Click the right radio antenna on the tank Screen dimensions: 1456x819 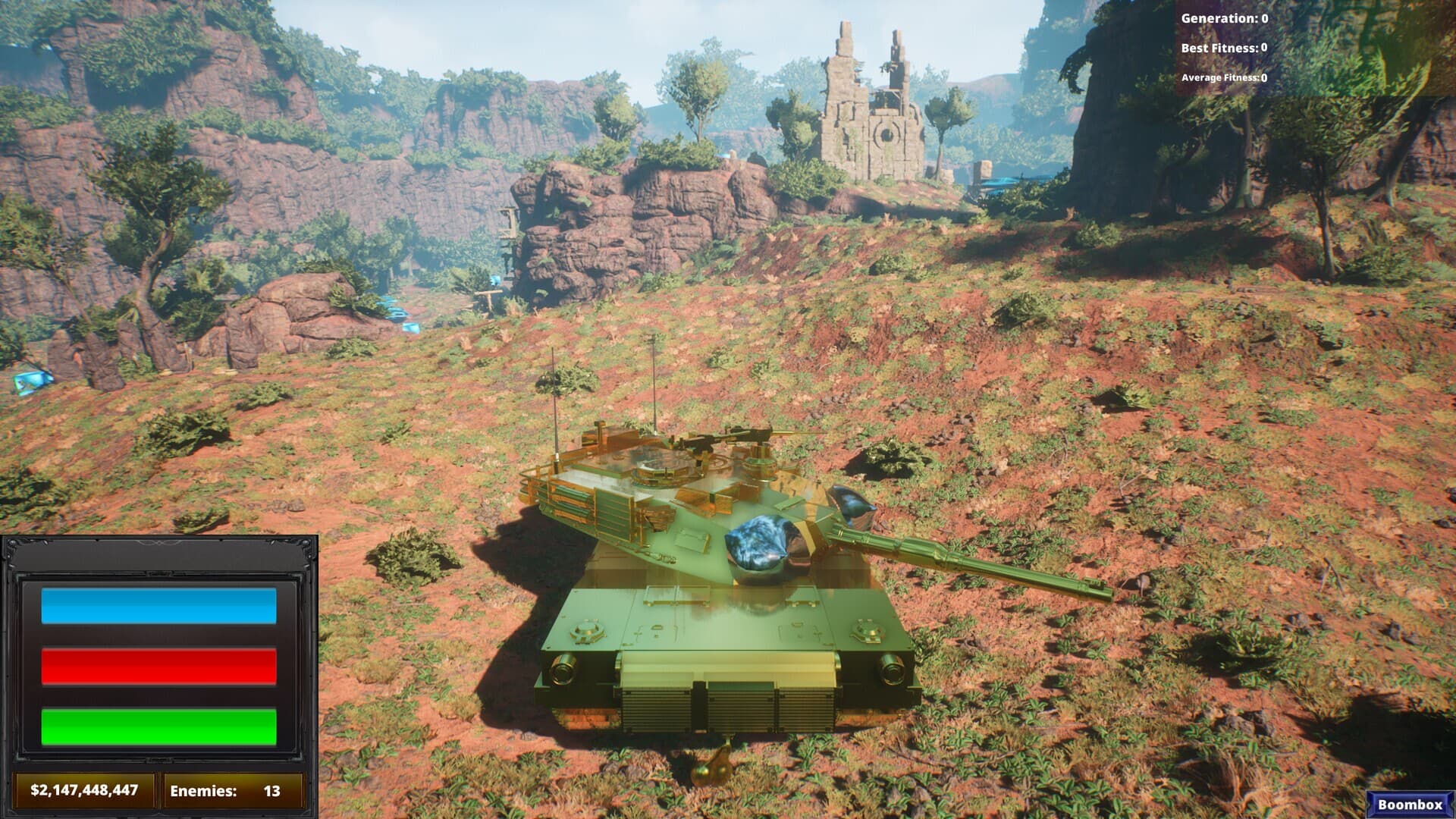(654, 387)
